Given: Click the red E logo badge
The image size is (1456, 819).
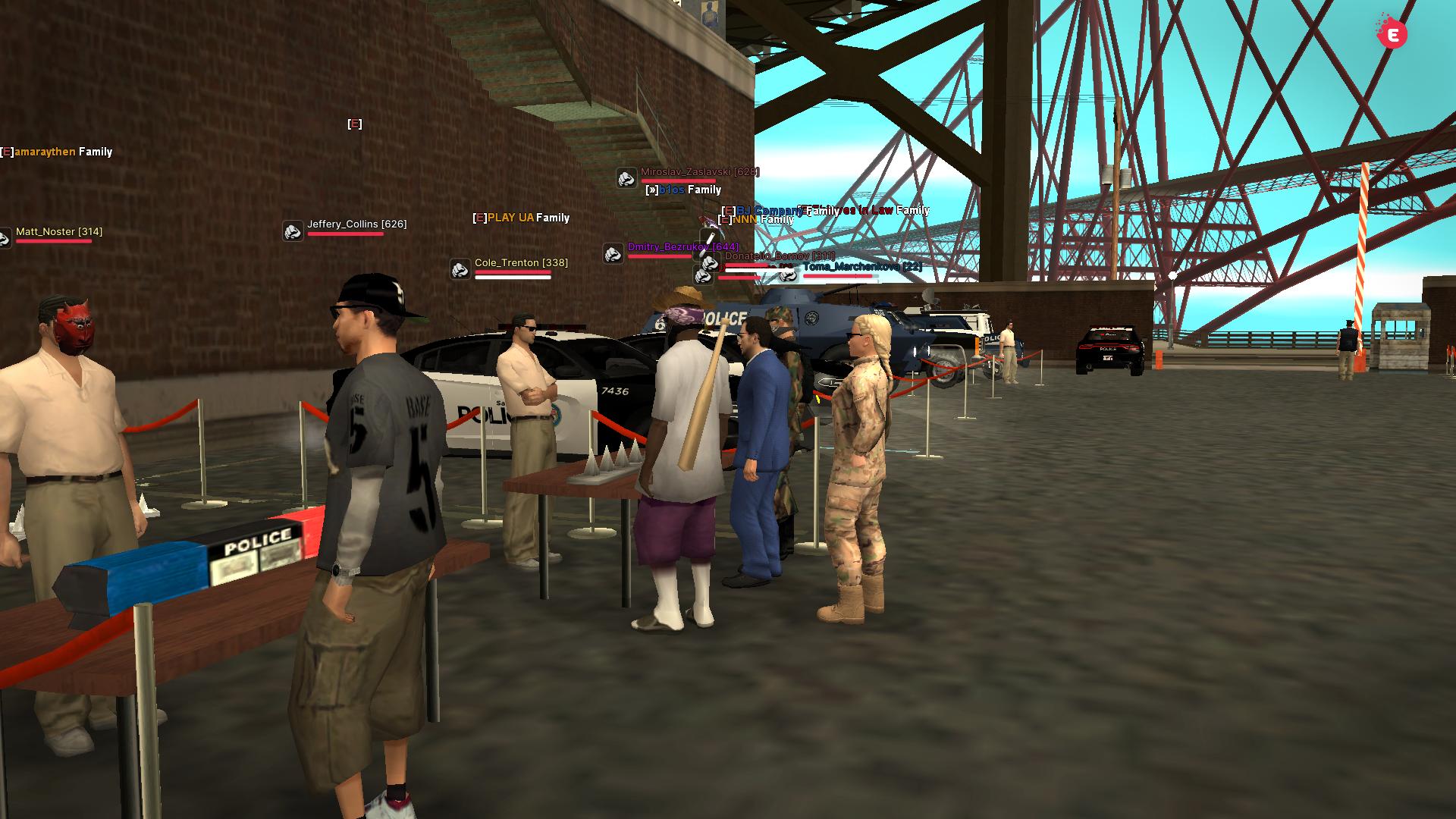Looking at the screenshot, I should pyautogui.click(x=1392, y=33).
